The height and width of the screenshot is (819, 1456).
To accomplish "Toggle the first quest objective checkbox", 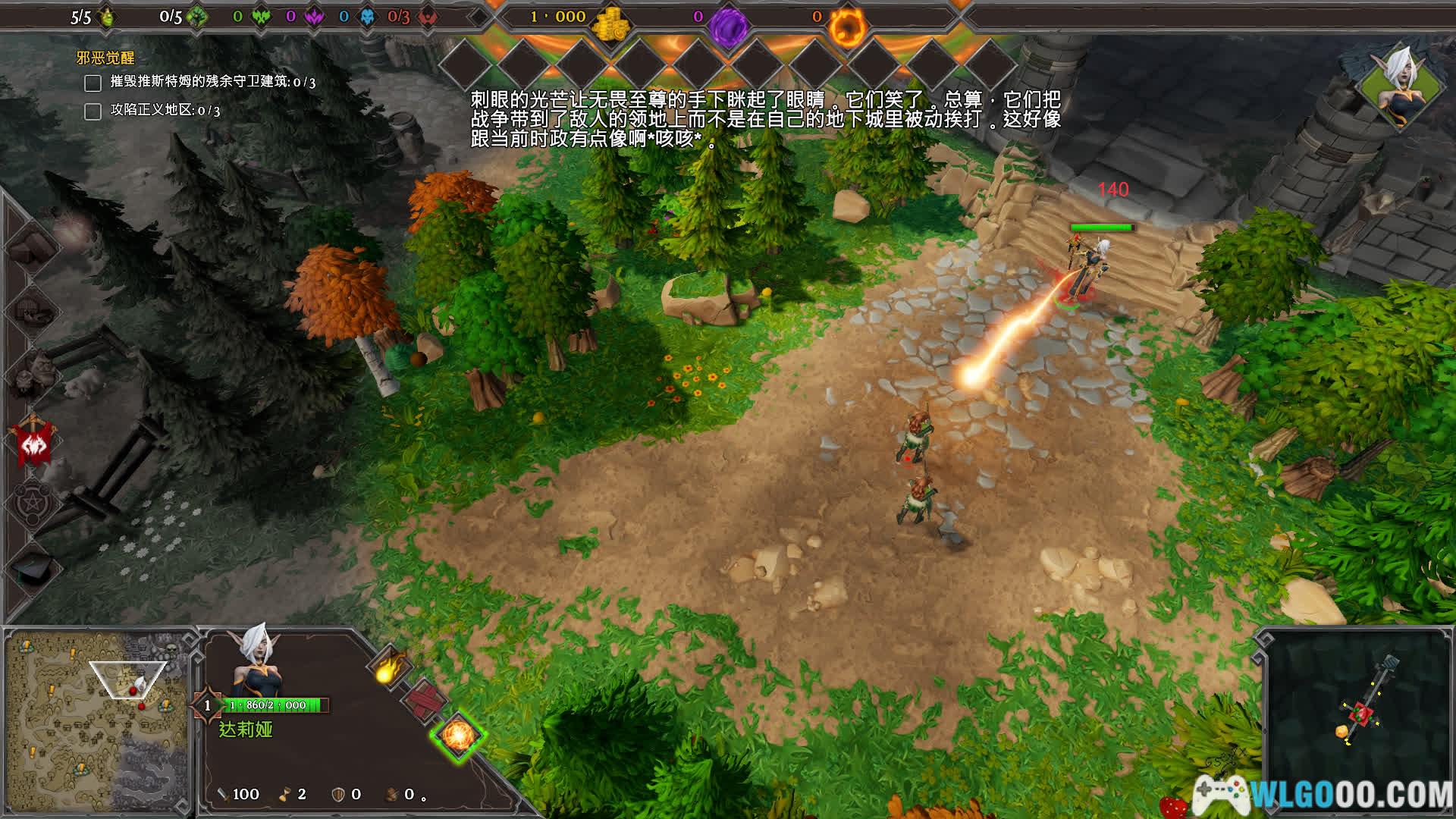I will pyautogui.click(x=93, y=83).
